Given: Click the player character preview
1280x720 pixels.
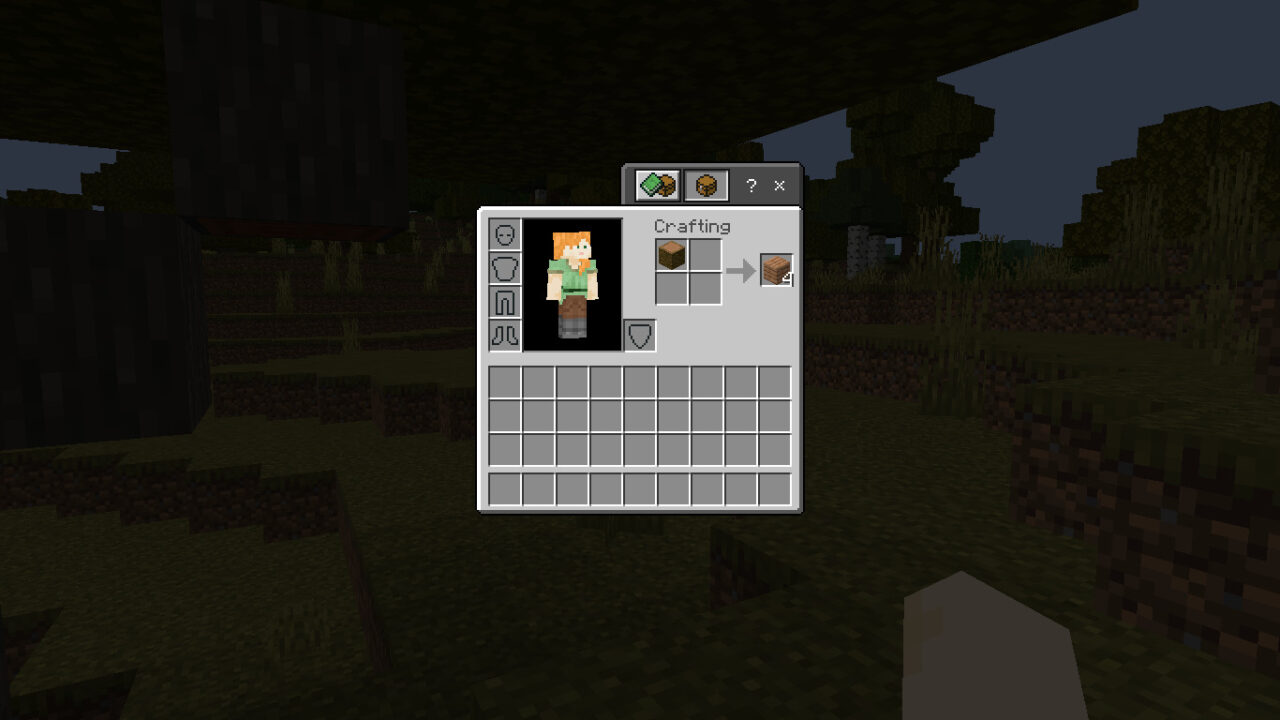Looking at the screenshot, I should [x=573, y=285].
